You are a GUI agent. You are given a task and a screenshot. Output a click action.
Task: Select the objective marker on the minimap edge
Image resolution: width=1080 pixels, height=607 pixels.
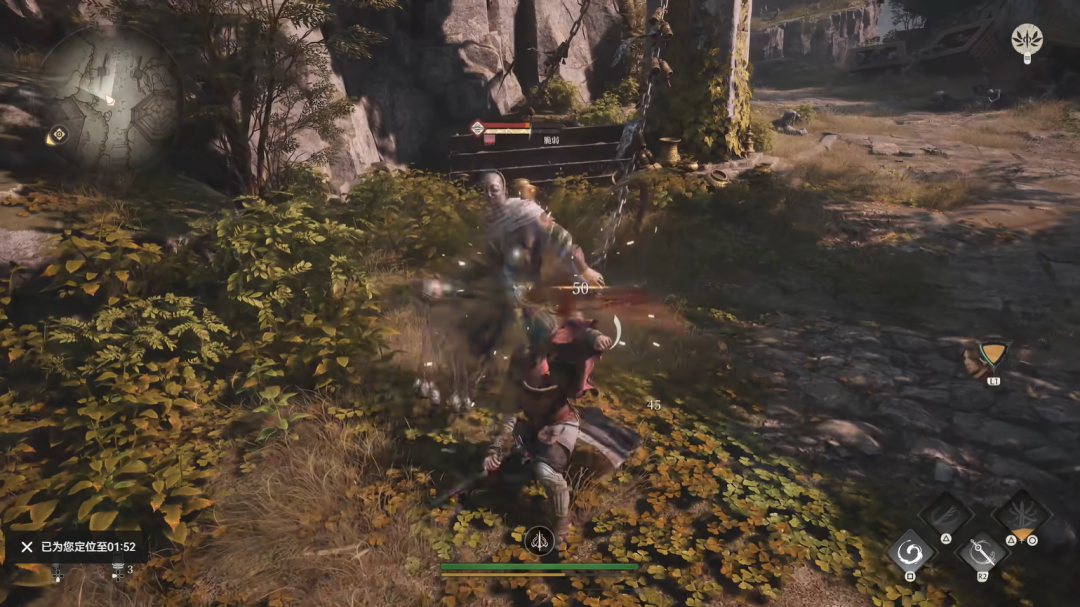(58, 134)
